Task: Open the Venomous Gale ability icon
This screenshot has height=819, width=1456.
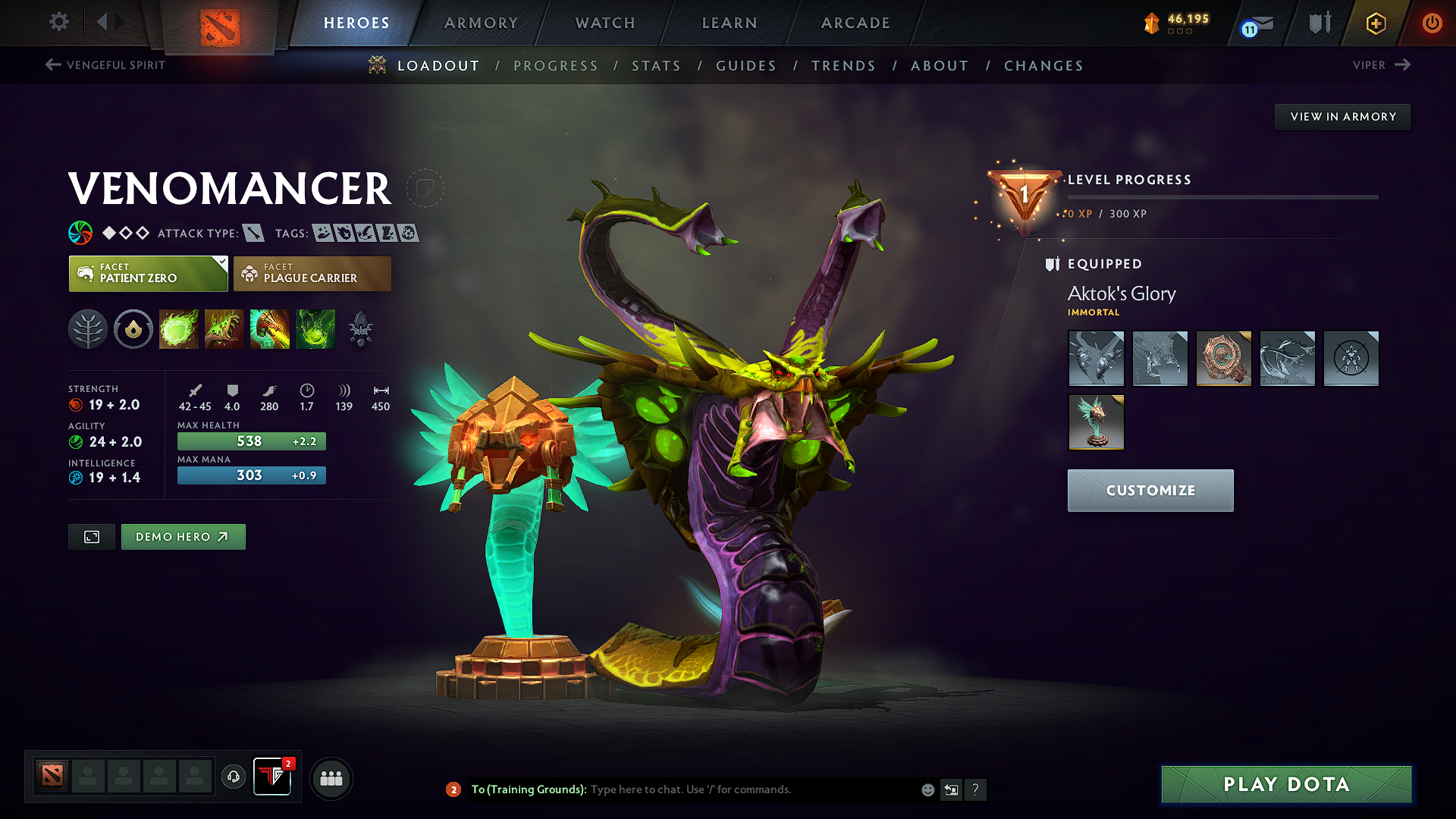Action: tap(178, 328)
